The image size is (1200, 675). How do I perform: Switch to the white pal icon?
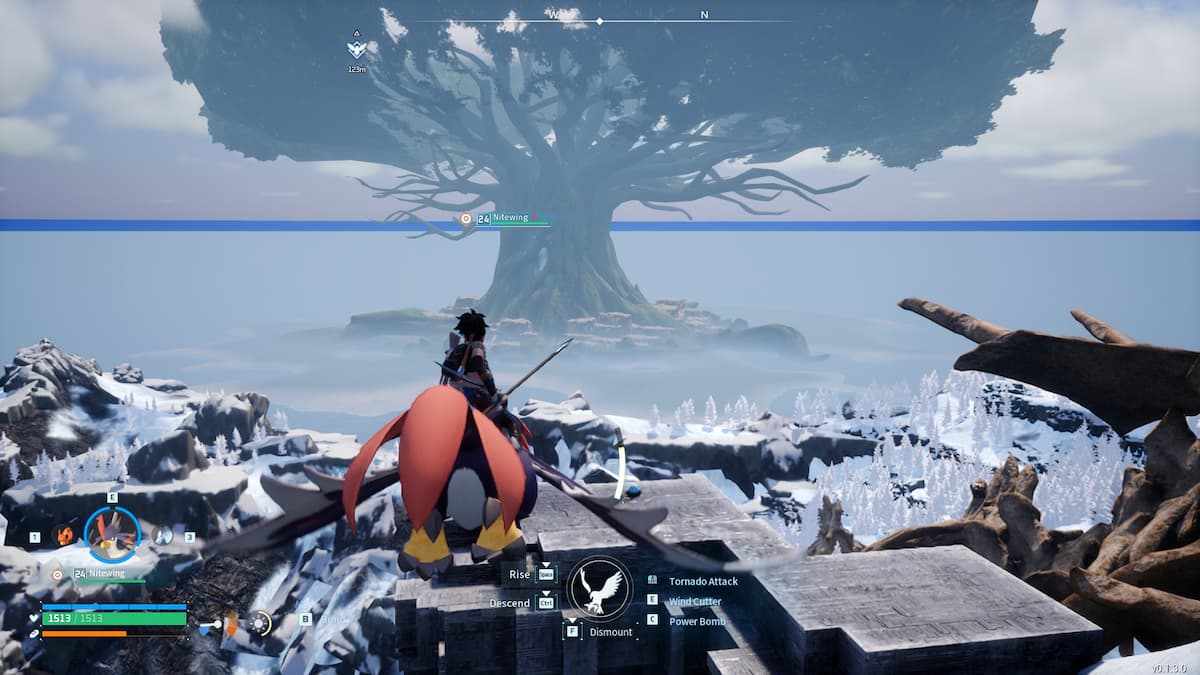pyautogui.click(x=161, y=536)
